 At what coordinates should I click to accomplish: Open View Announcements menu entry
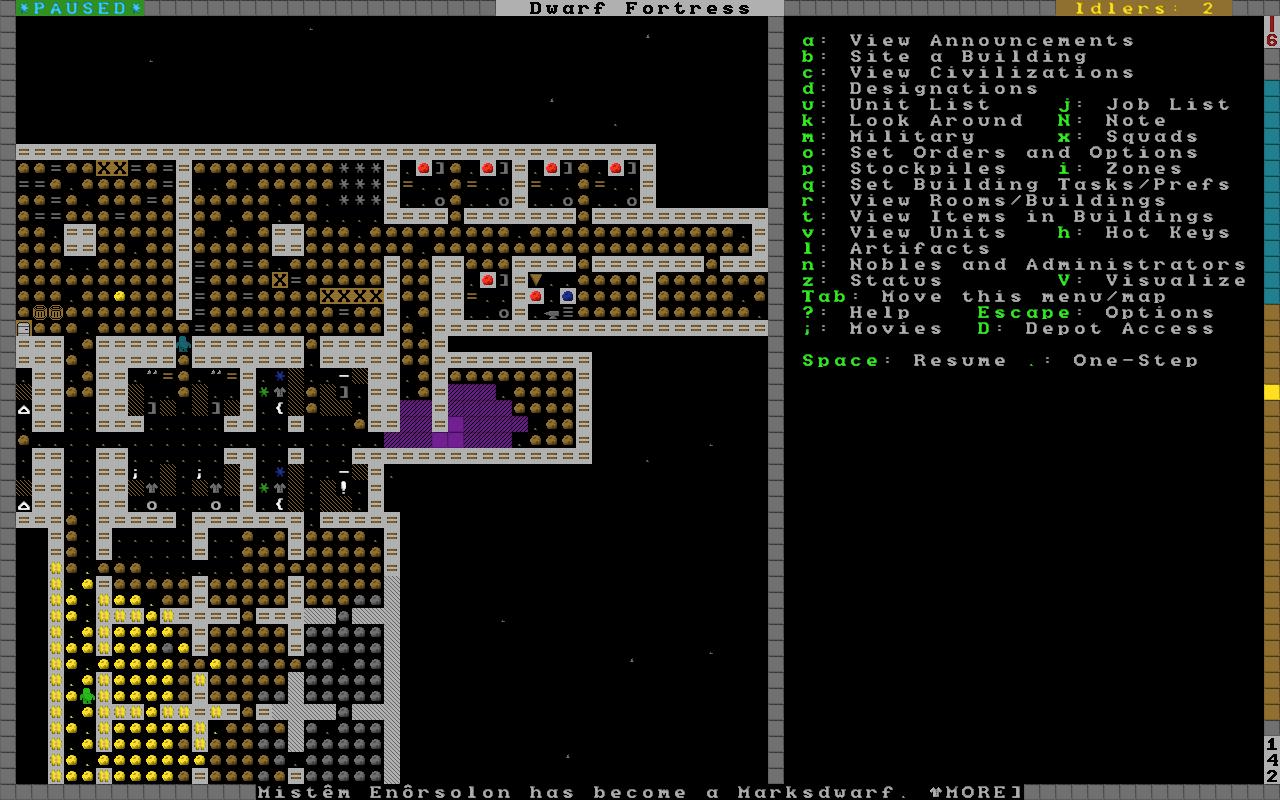tap(991, 41)
